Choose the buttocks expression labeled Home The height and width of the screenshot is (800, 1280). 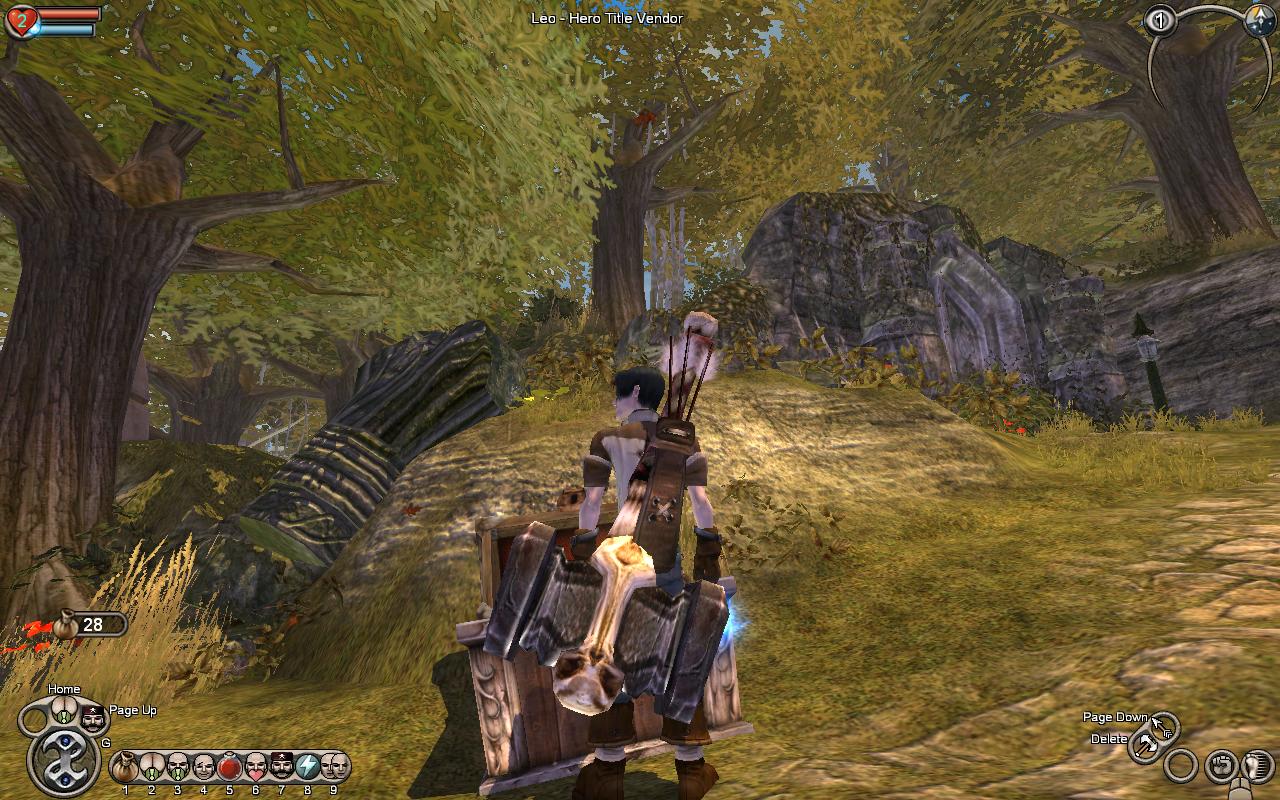coord(65,712)
